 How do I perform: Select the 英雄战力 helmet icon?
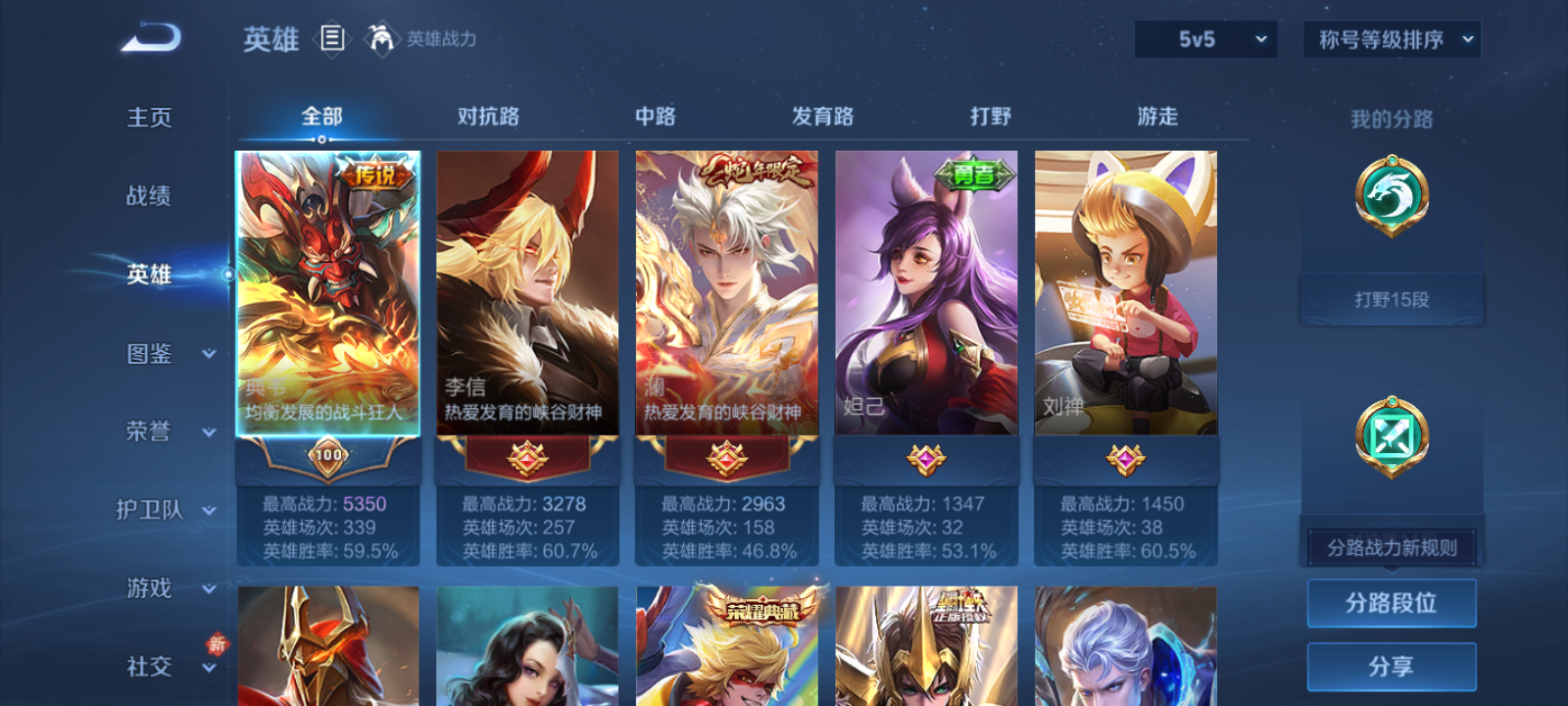click(382, 40)
